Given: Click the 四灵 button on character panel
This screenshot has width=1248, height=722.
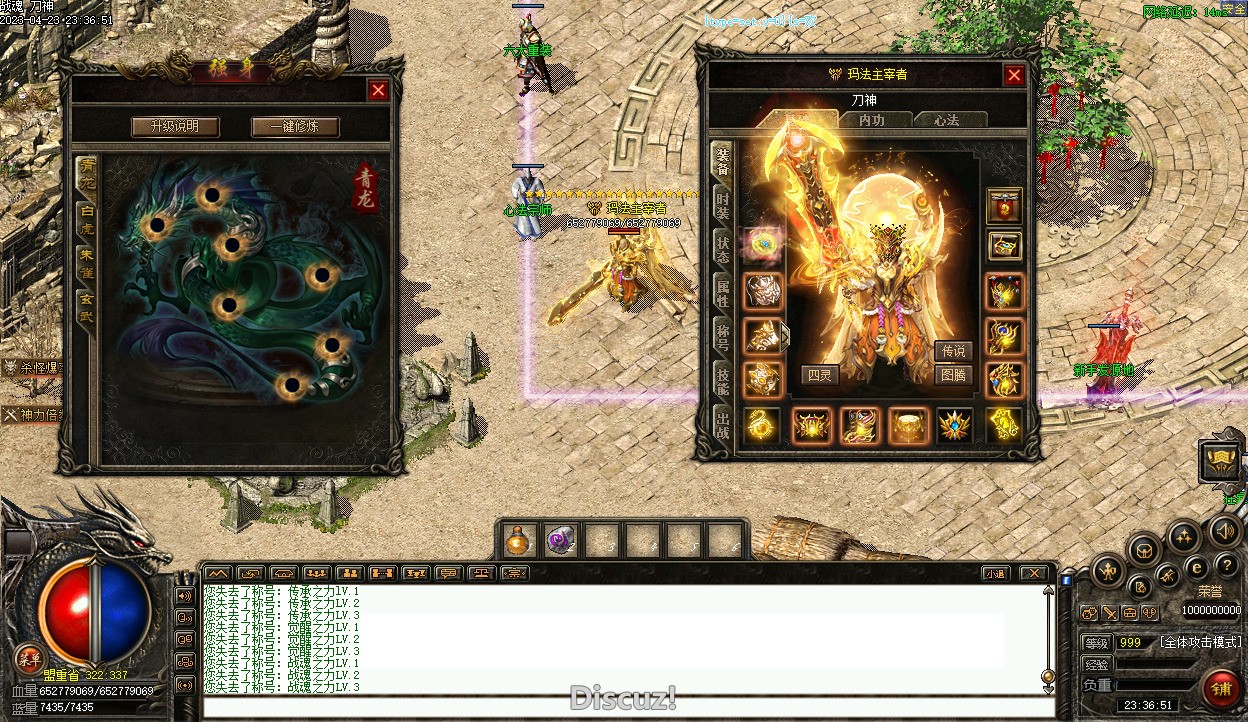Looking at the screenshot, I should tap(818, 375).
